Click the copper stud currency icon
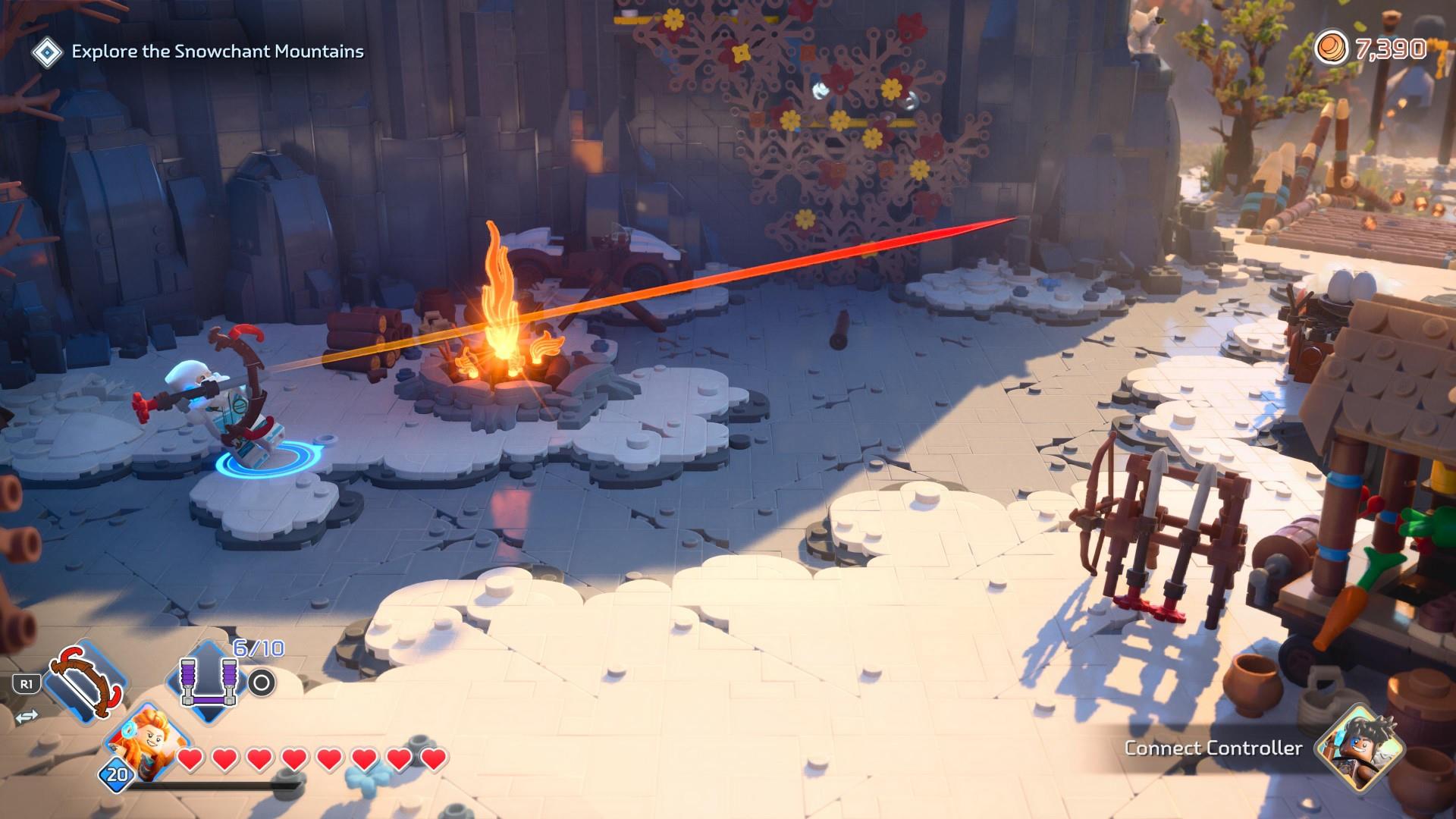The height and width of the screenshot is (819, 1456). tap(1331, 49)
